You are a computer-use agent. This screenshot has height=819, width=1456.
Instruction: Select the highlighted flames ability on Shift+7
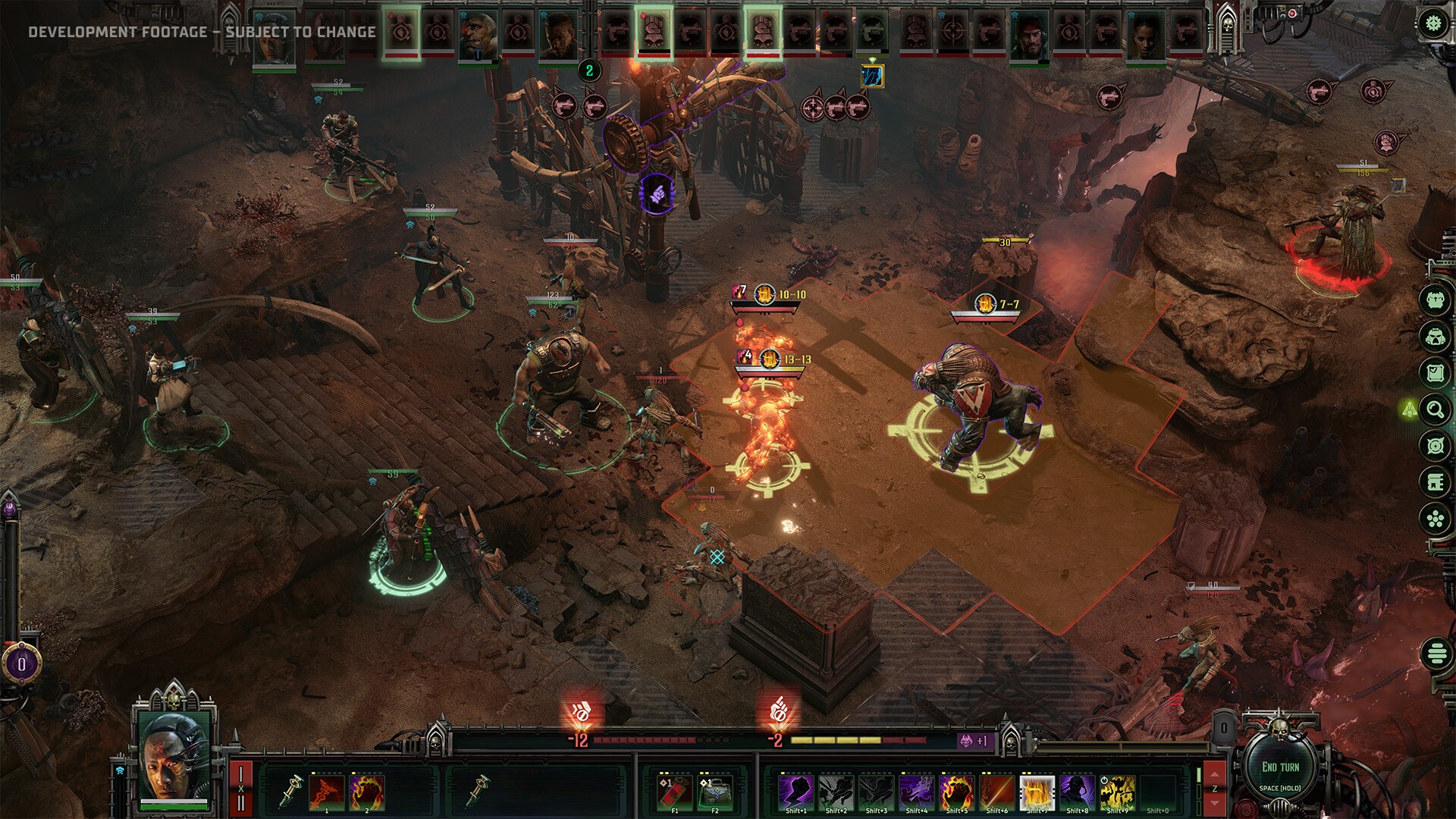click(x=1037, y=792)
